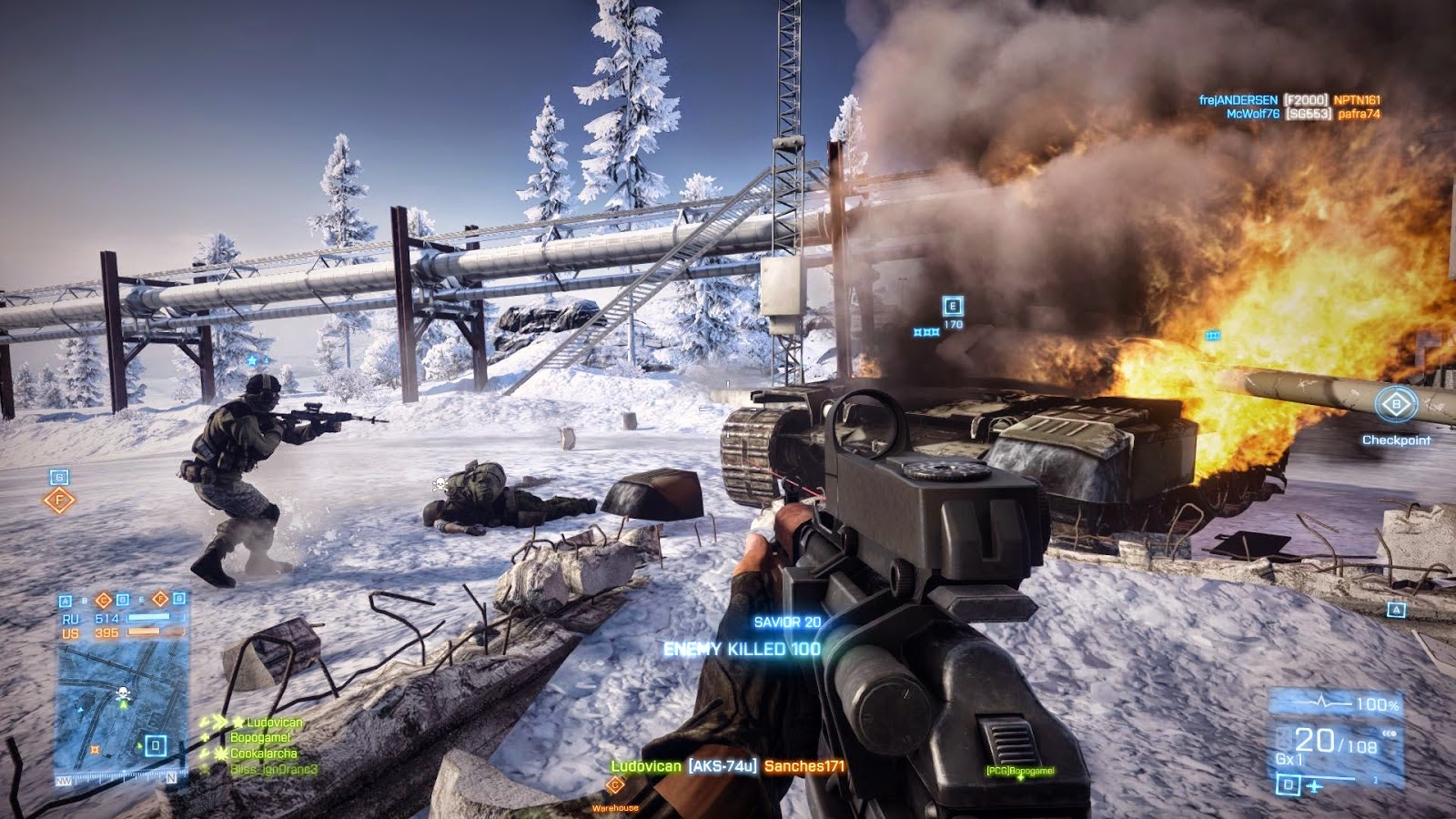Click the Warehouse C objective marker
This screenshot has height=819, width=1456.
pos(615,786)
